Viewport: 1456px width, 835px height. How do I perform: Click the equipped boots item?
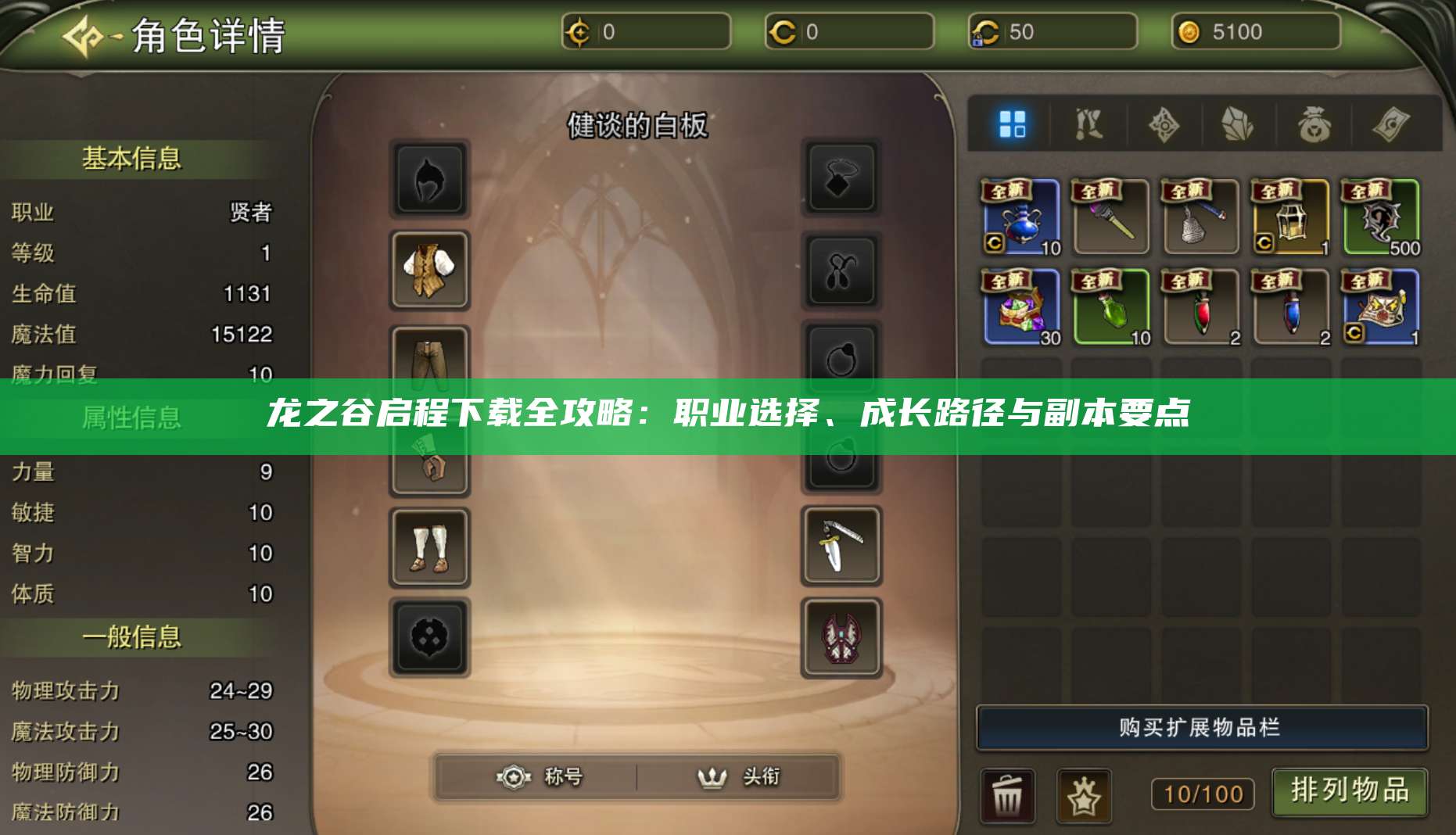pyautogui.click(x=431, y=547)
